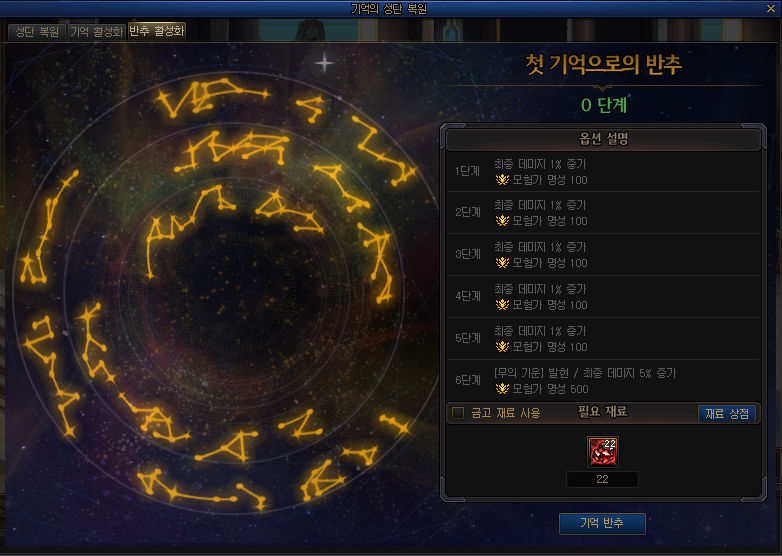
Task: Click the 기억 반추 button
Action: pyautogui.click(x=602, y=523)
